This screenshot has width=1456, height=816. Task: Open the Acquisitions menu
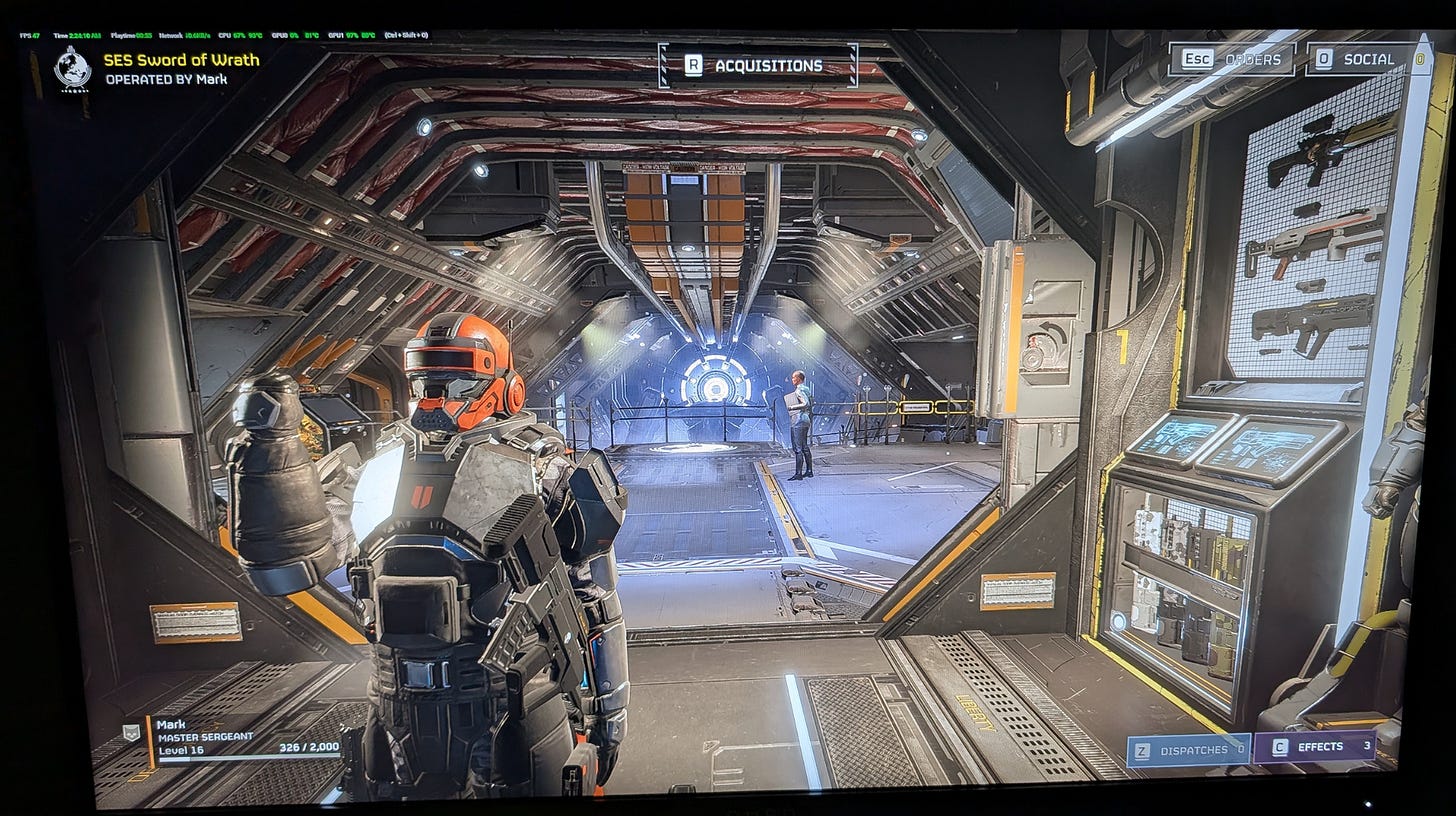757,66
